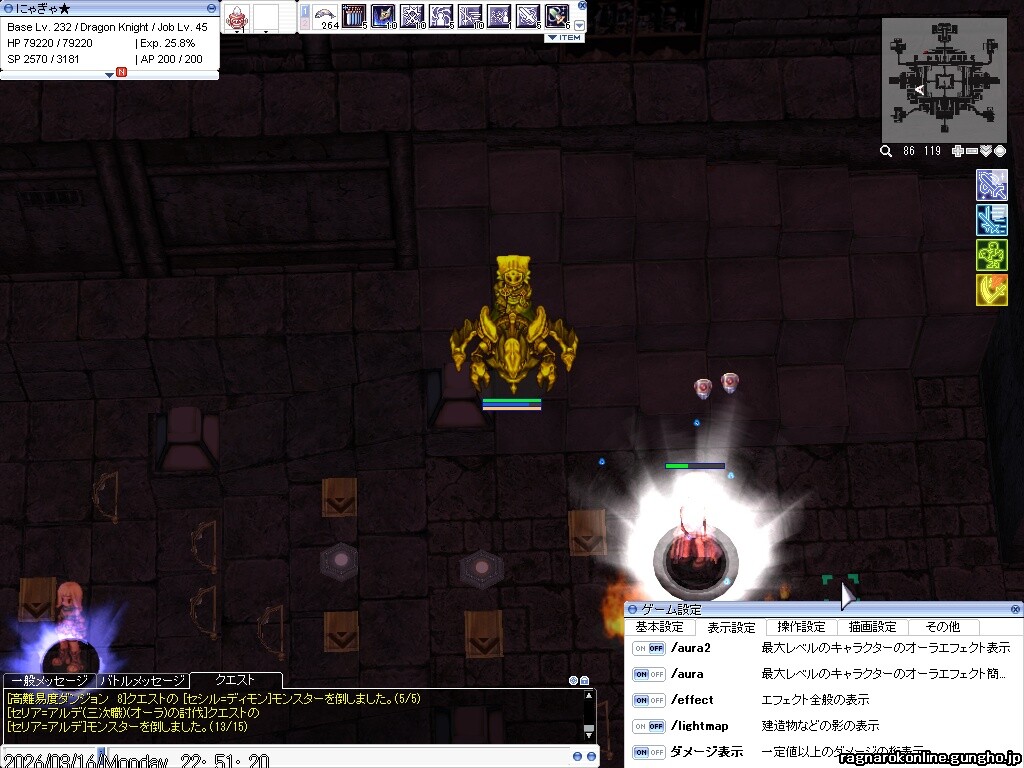
Task: Open the minimap magnifier search
Action: tap(886, 151)
